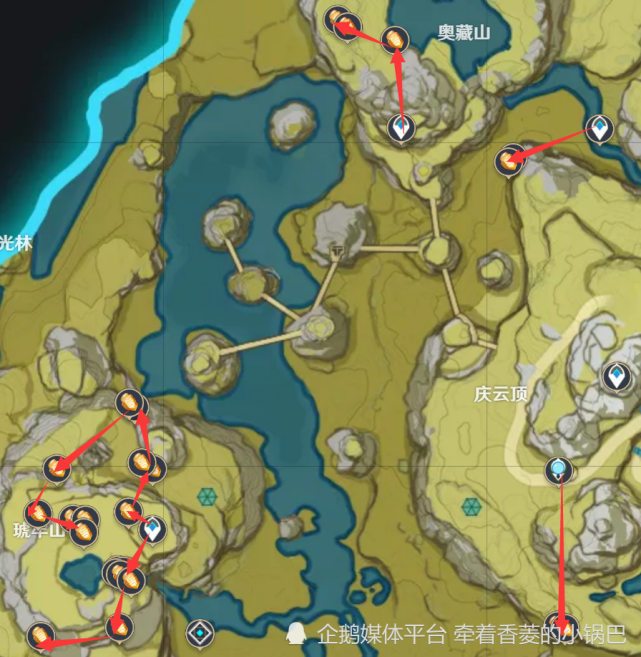Choose the teleport waypoint beside 庆云顶 peak
Screen dimensions: 641x657
click(x=615, y=377)
